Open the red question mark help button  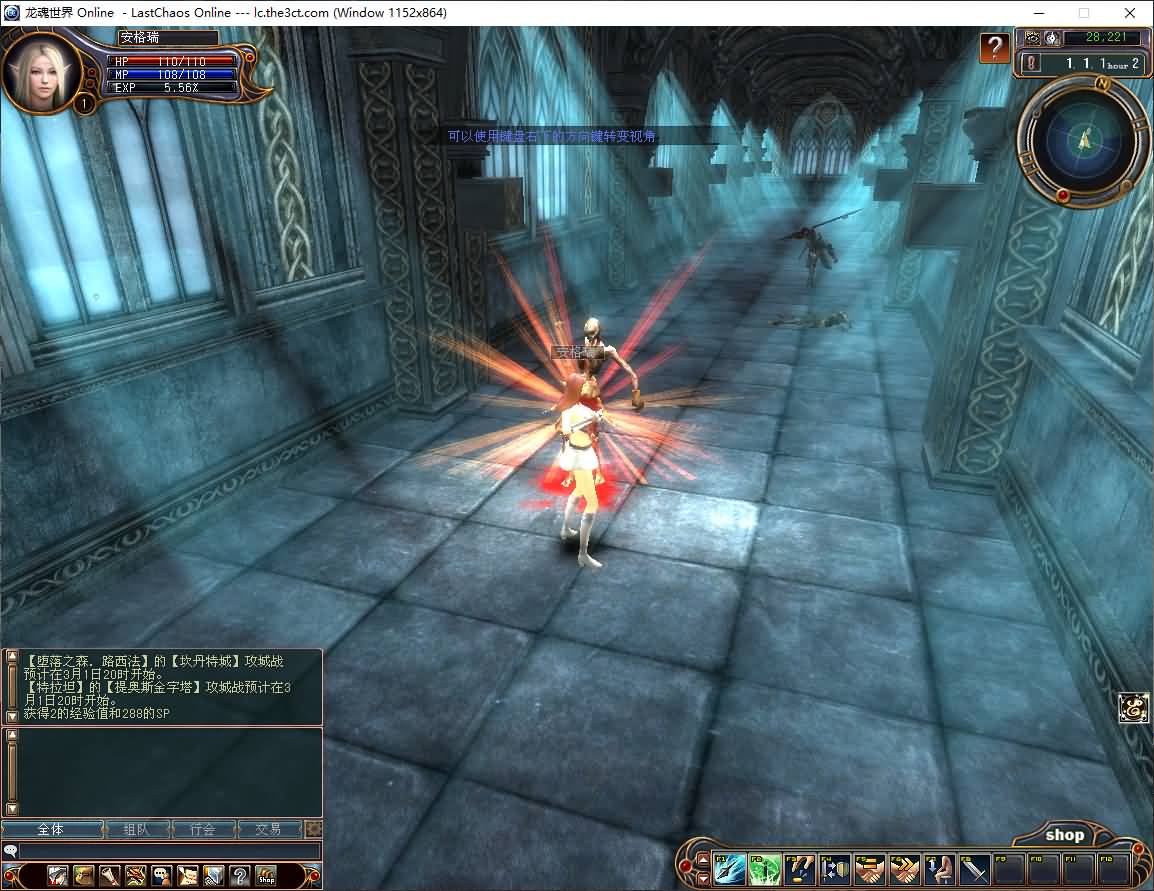point(994,47)
